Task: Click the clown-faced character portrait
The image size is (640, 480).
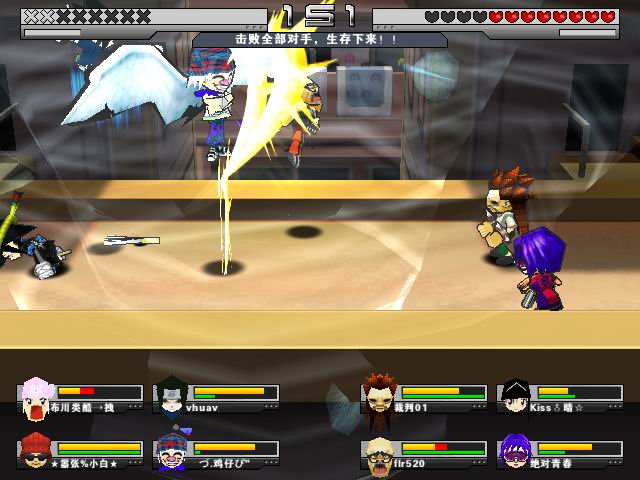Action: (x=171, y=453)
